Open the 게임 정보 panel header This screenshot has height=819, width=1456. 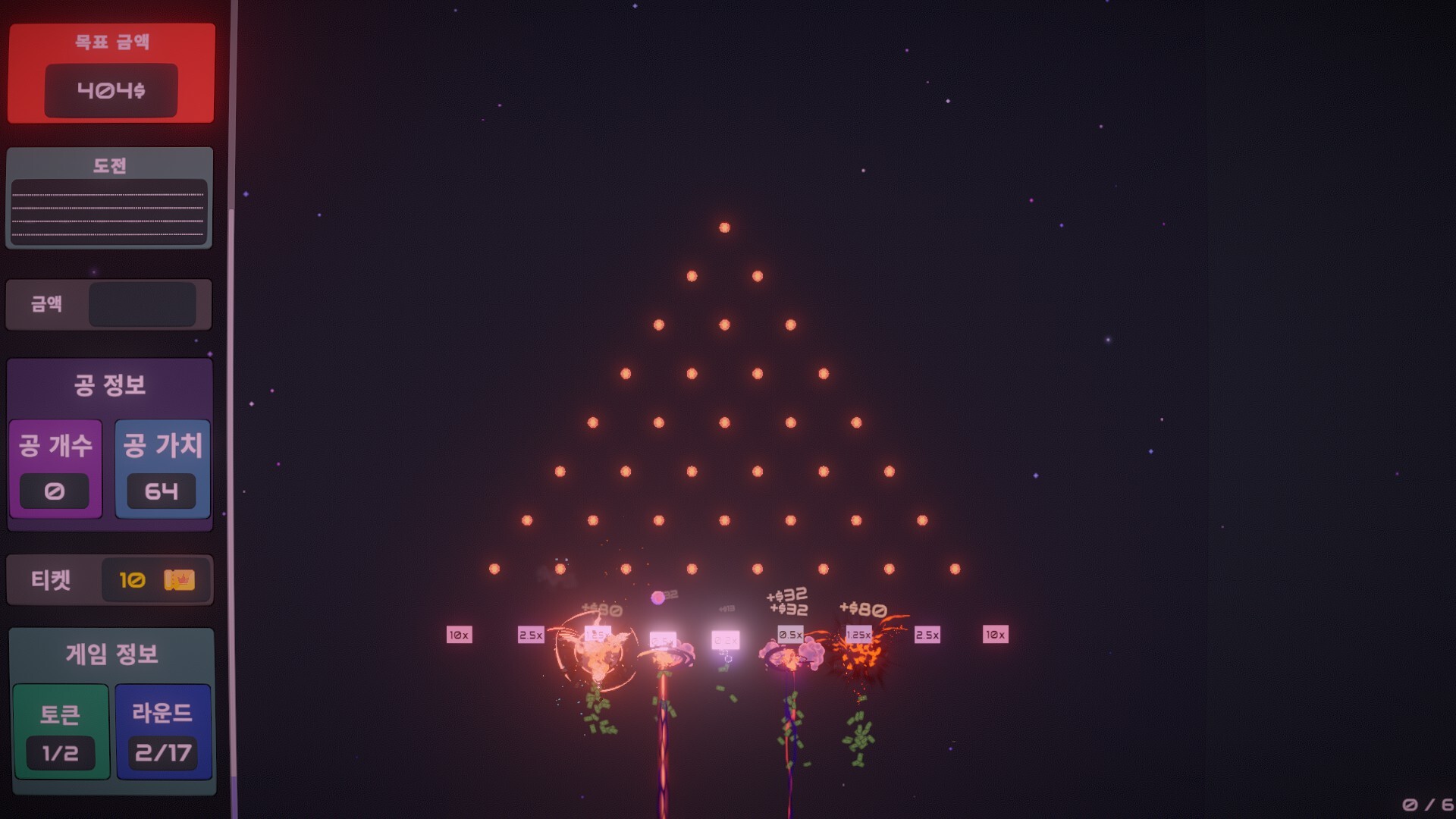pyautogui.click(x=111, y=654)
